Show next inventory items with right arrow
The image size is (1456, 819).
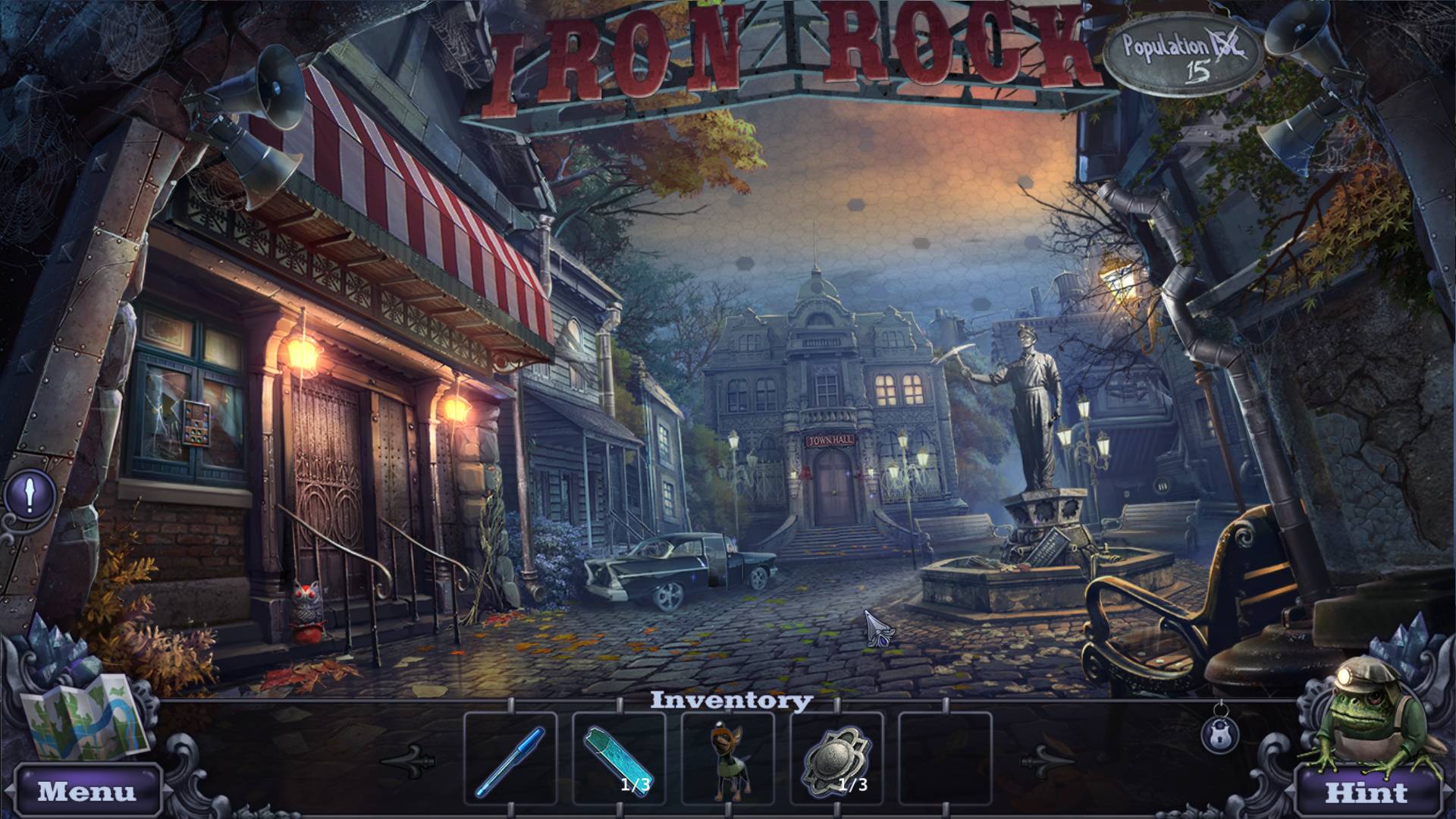(x=1048, y=759)
